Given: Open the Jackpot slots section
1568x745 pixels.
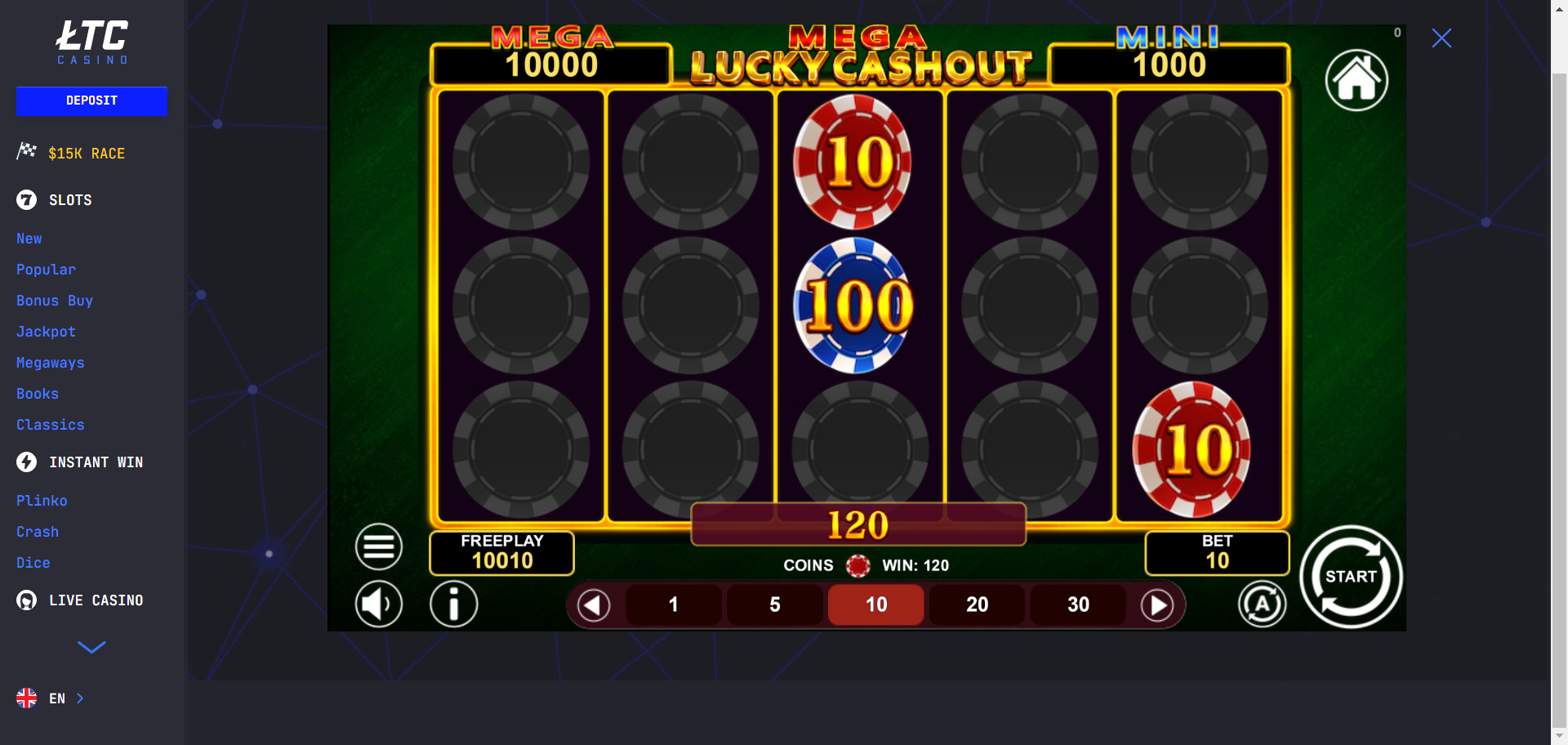Looking at the screenshot, I should click(x=46, y=332).
